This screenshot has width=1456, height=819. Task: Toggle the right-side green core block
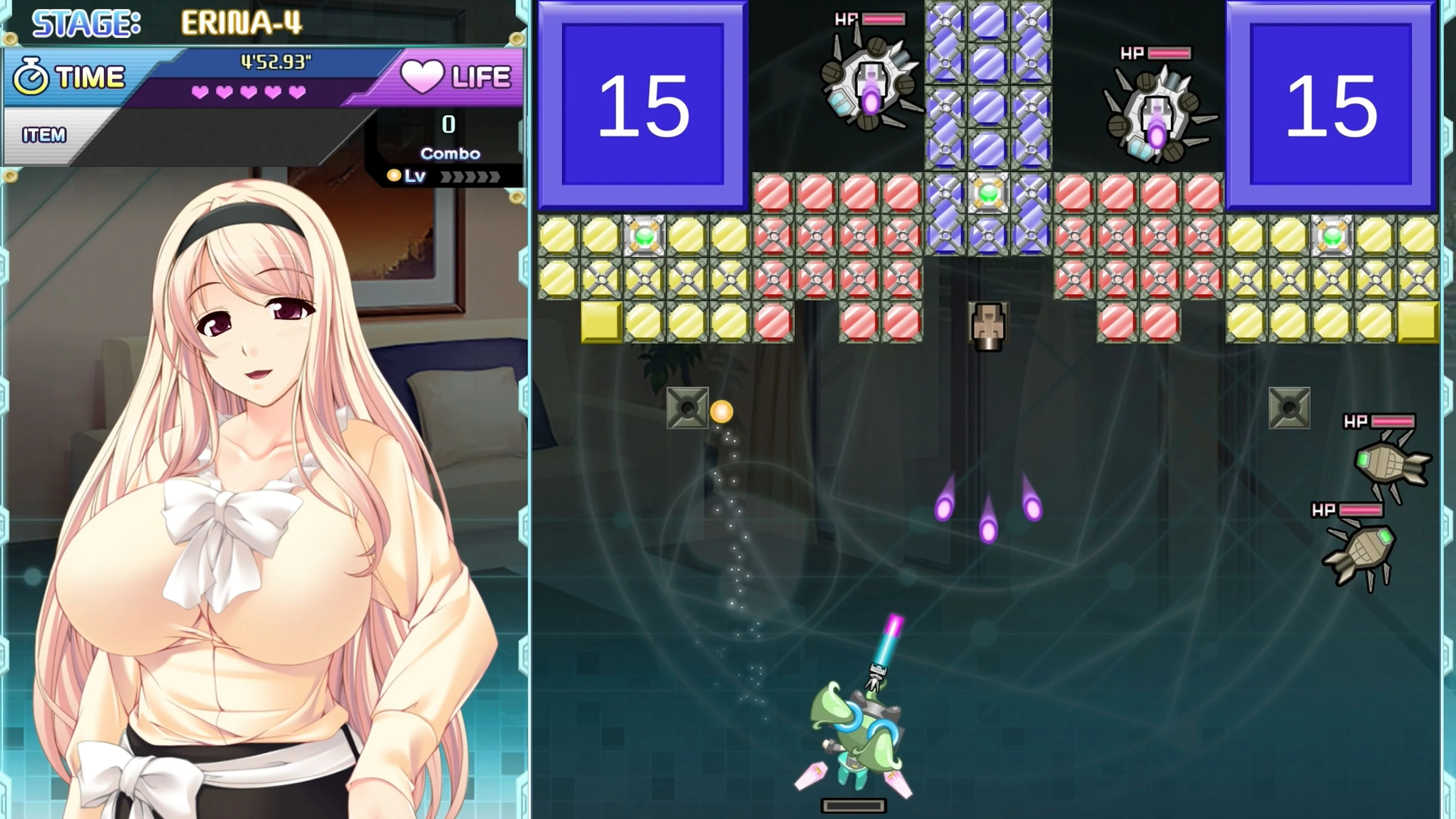pos(1334,237)
